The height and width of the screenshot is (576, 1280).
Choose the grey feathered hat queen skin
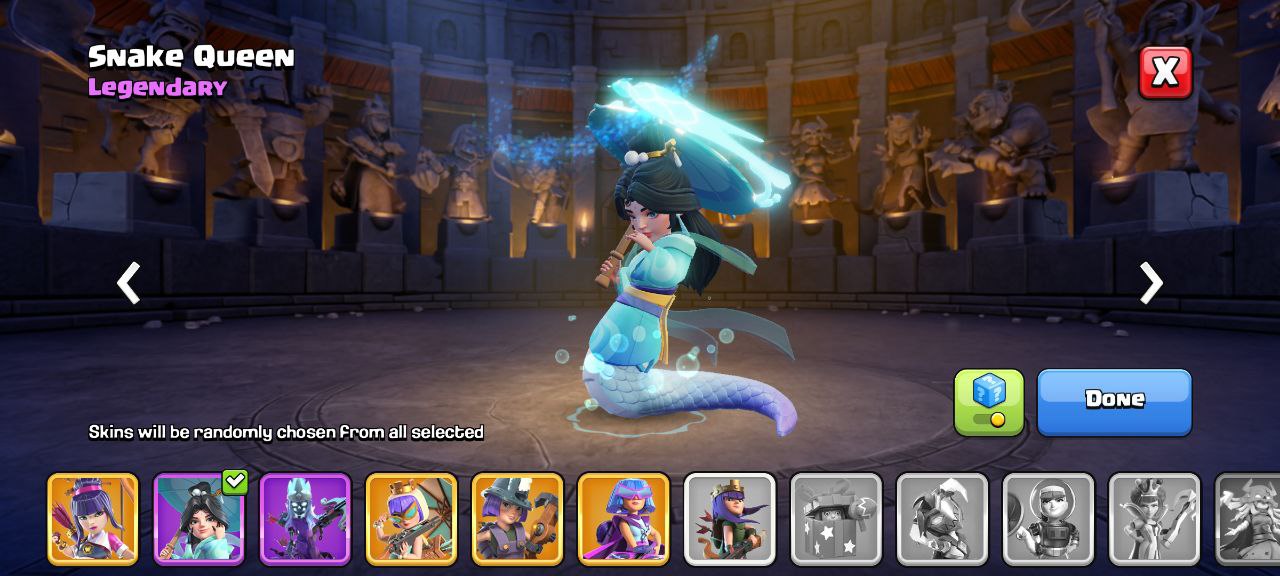pyautogui.click(x=517, y=518)
